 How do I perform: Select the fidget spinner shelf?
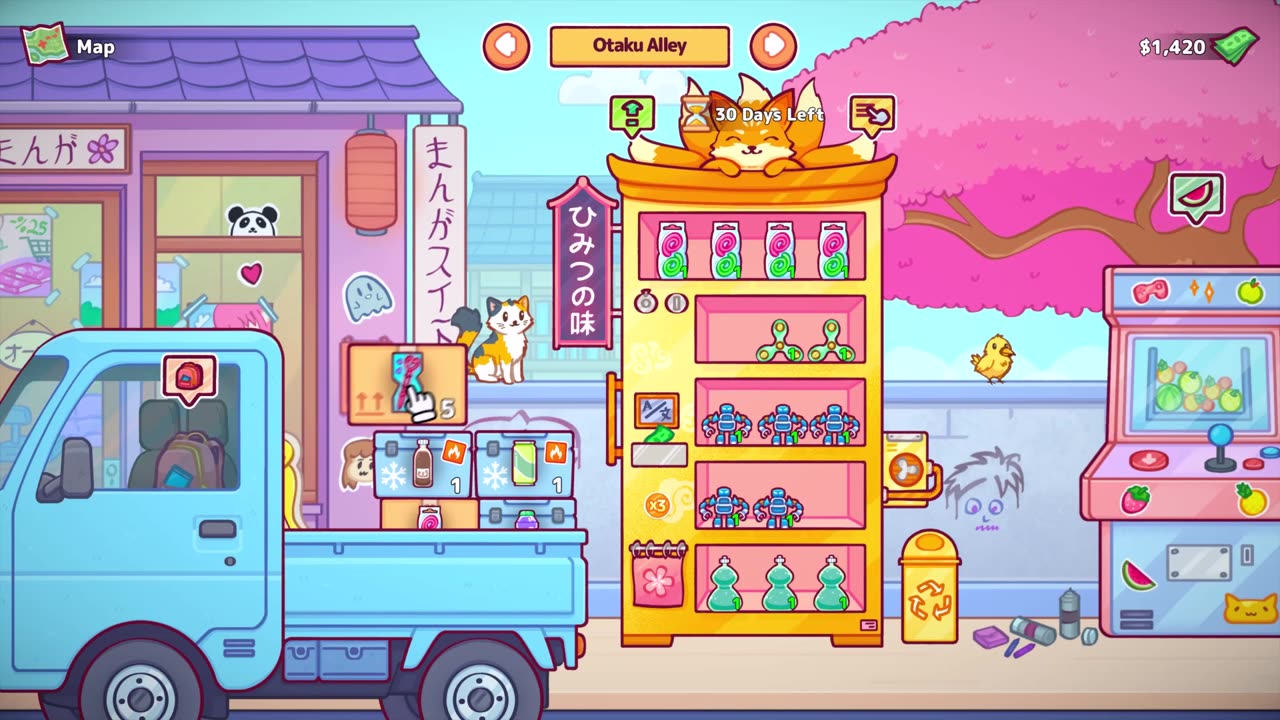pyautogui.click(x=780, y=330)
